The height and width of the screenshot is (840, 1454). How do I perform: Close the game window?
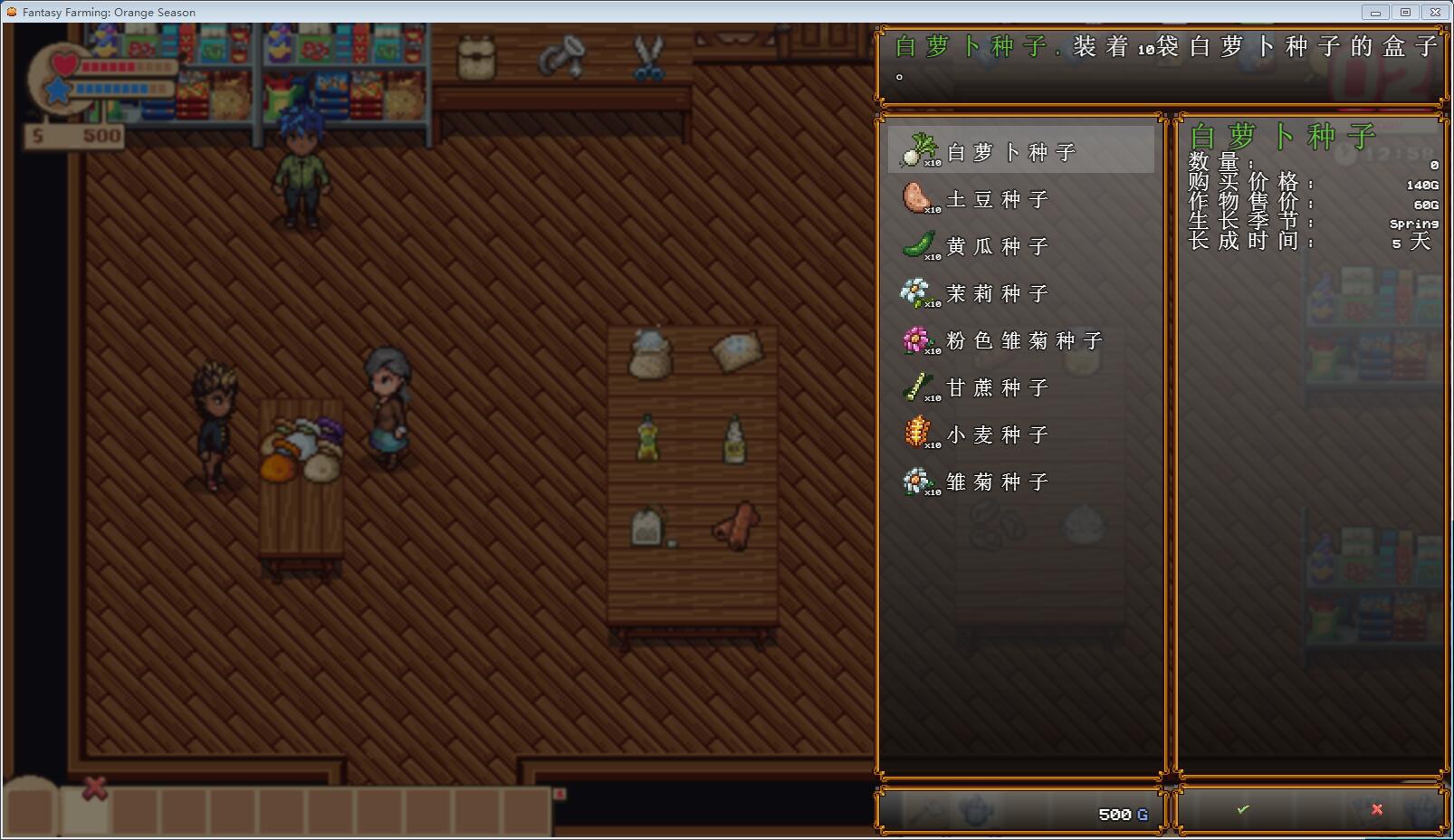coord(1435,12)
